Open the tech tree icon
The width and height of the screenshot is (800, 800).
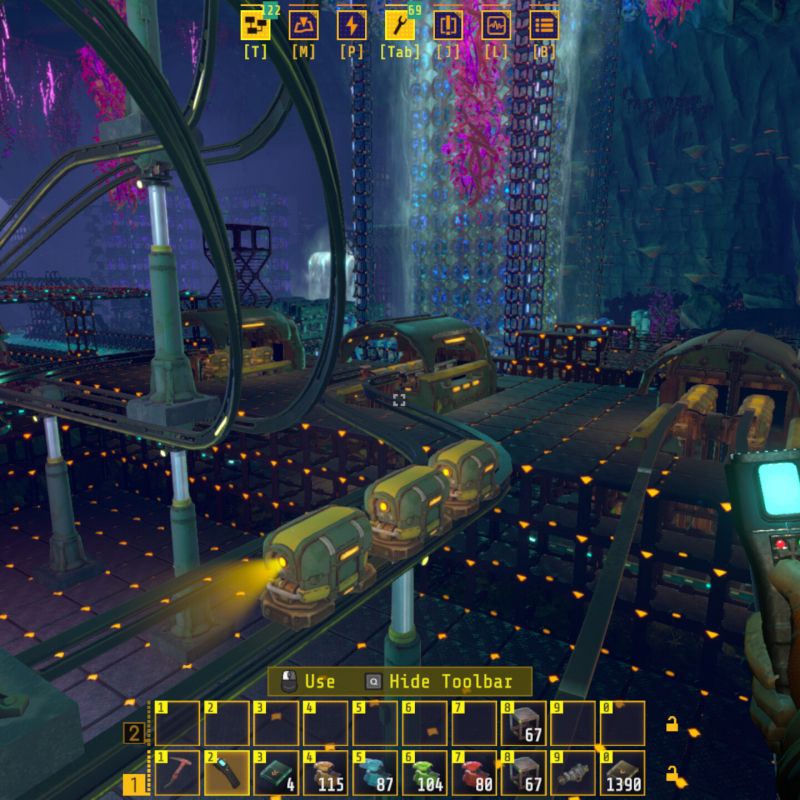pyautogui.click(x=256, y=25)
